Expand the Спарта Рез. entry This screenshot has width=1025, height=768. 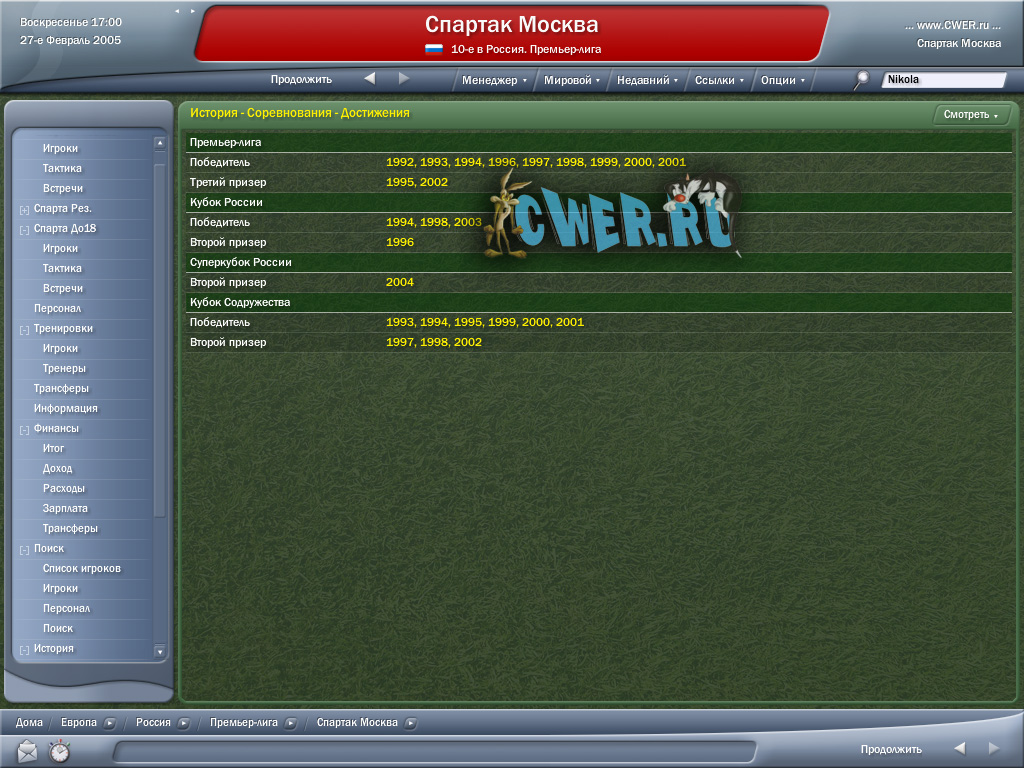[24, 209]
